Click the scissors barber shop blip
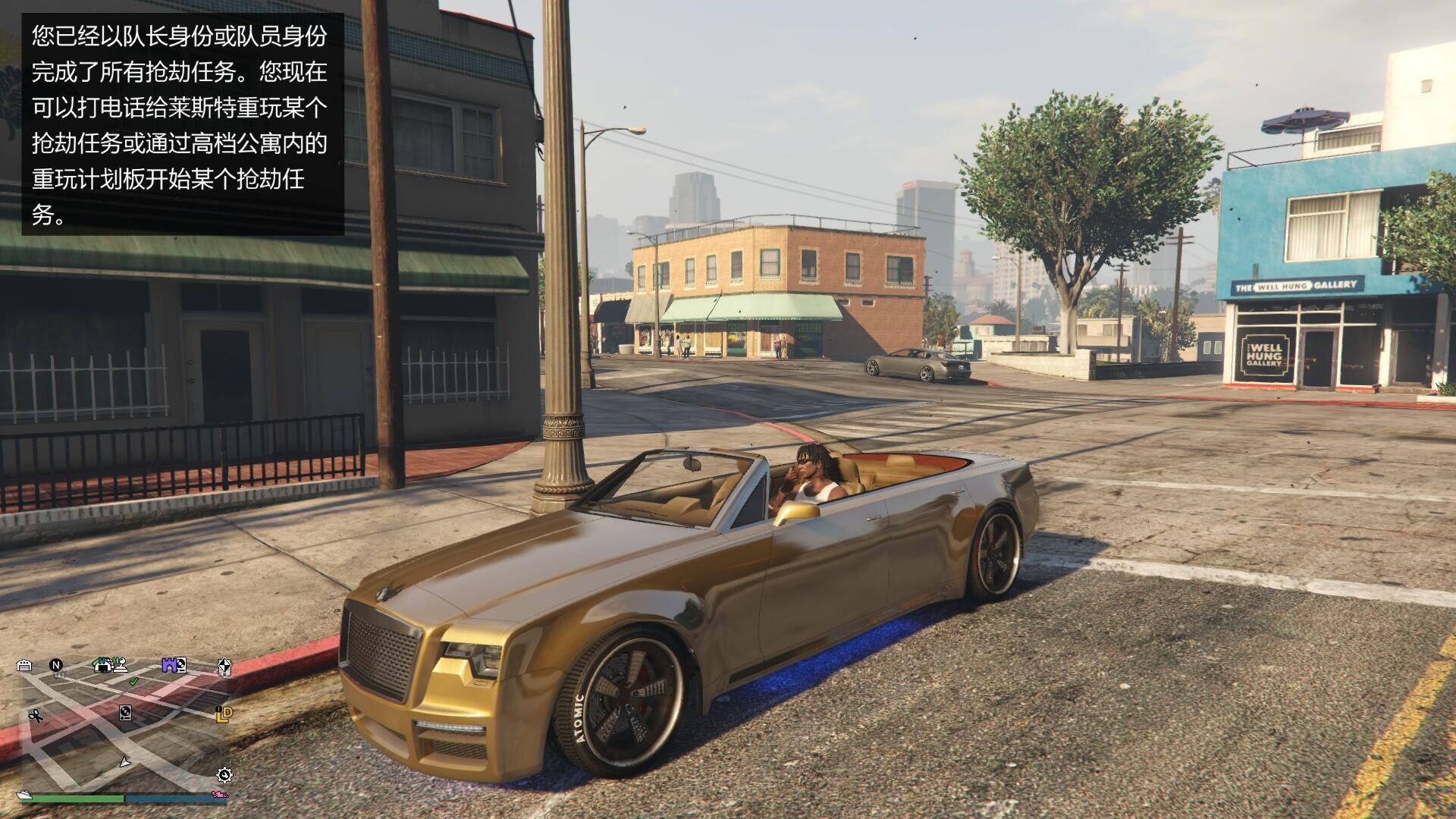The height and width of the screenshot is (819, 1456). 35,715
